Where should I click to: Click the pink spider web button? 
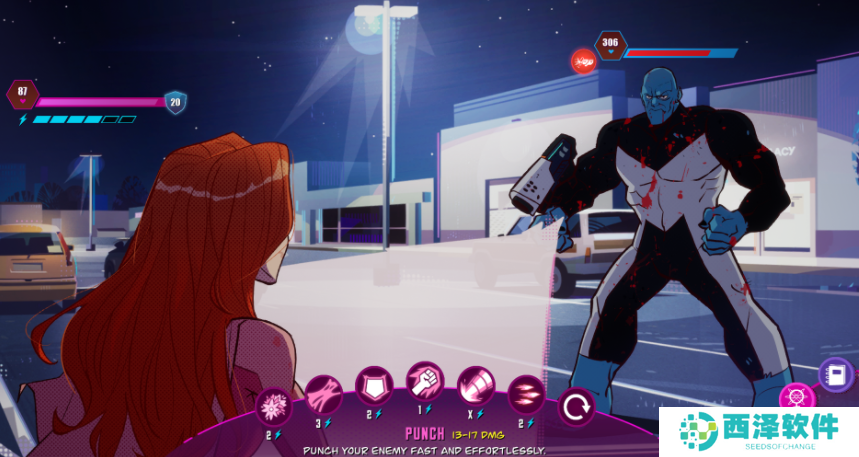click(x=797, y=398)
